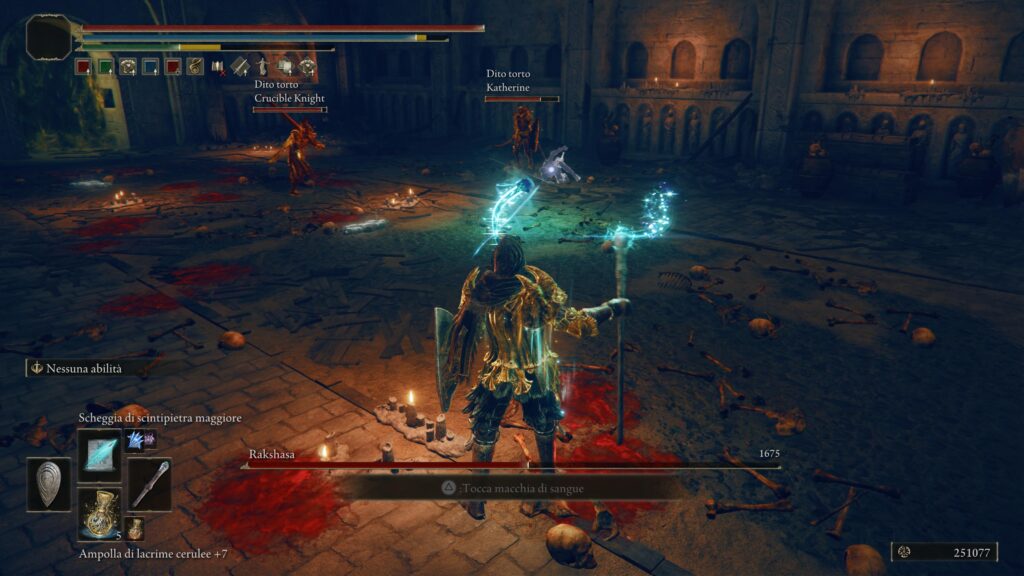Select the kite shield left-hand slot

(x=48, y=484)
